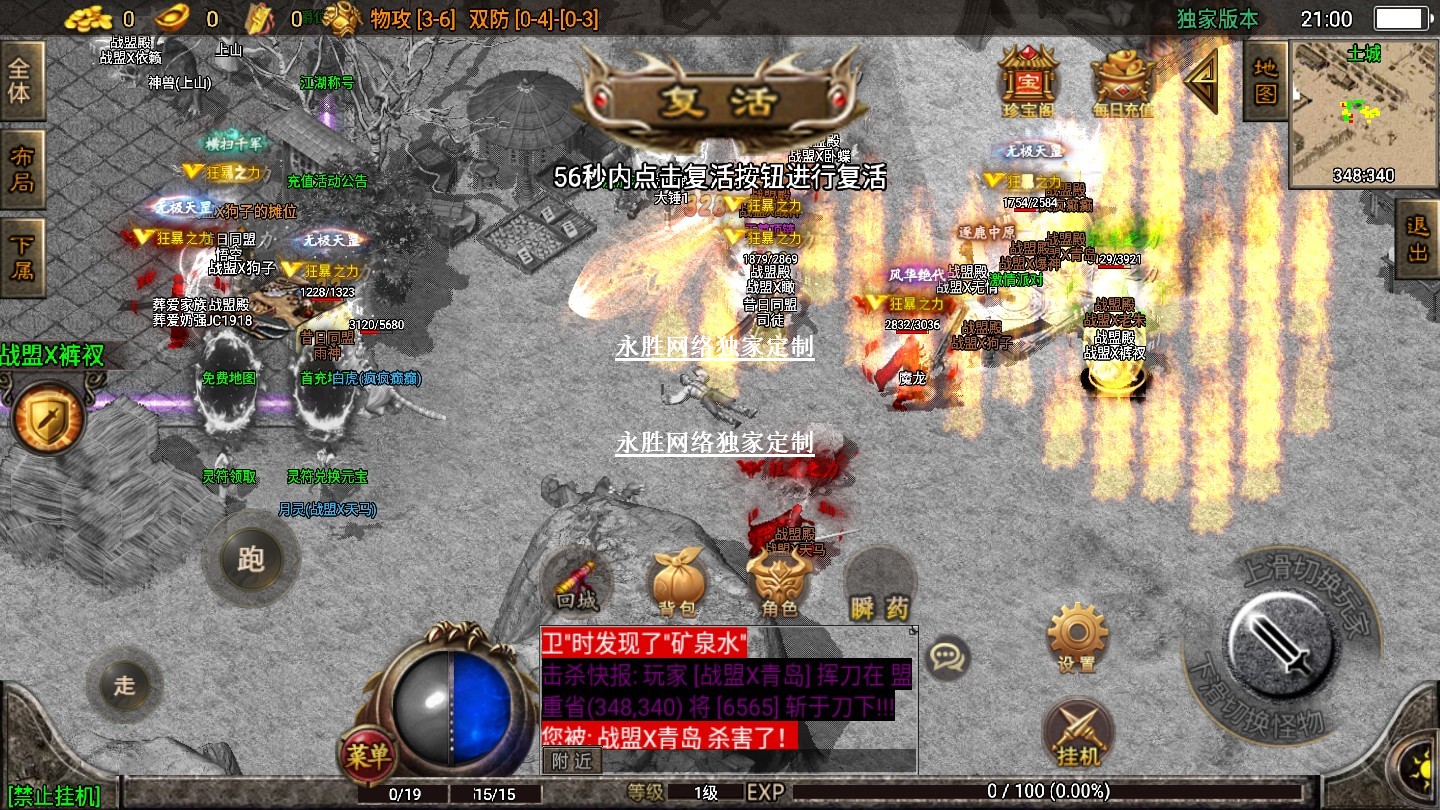Select the 退出 exit button
1440x810 pixels.
click(x=1418, y=239)
